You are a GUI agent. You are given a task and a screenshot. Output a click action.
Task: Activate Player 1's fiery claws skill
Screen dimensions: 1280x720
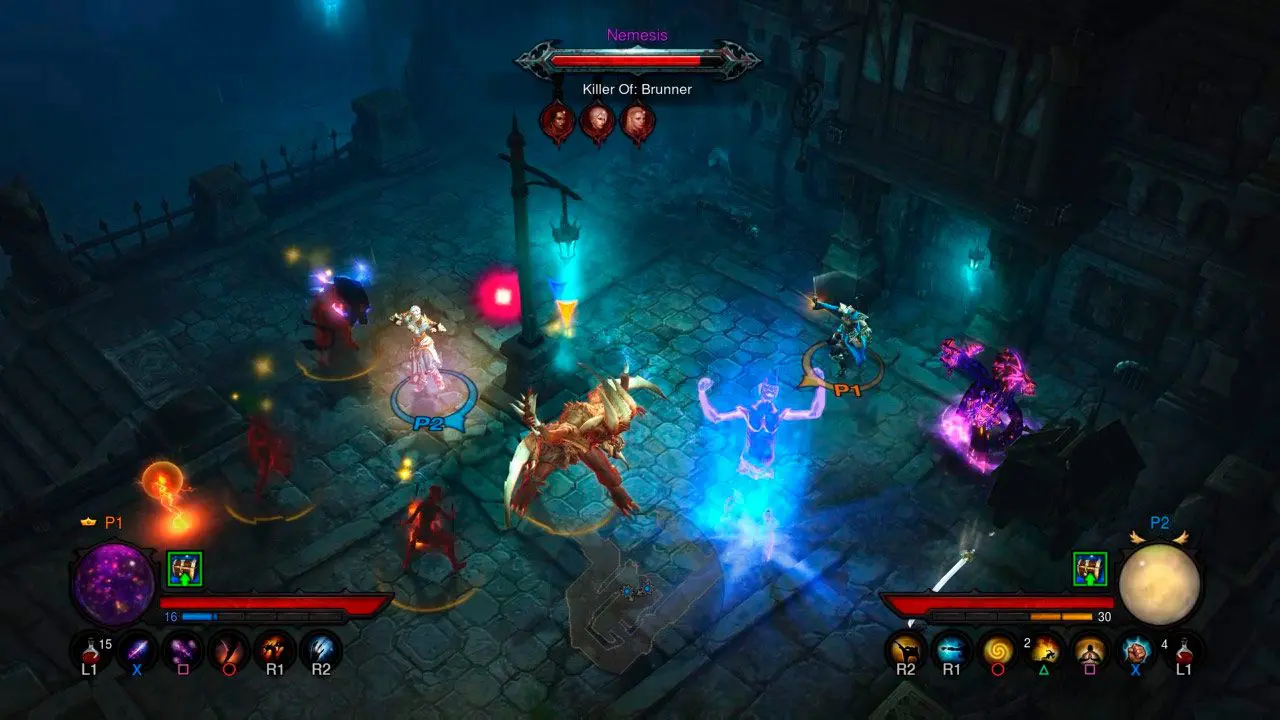tap(275, 650)
